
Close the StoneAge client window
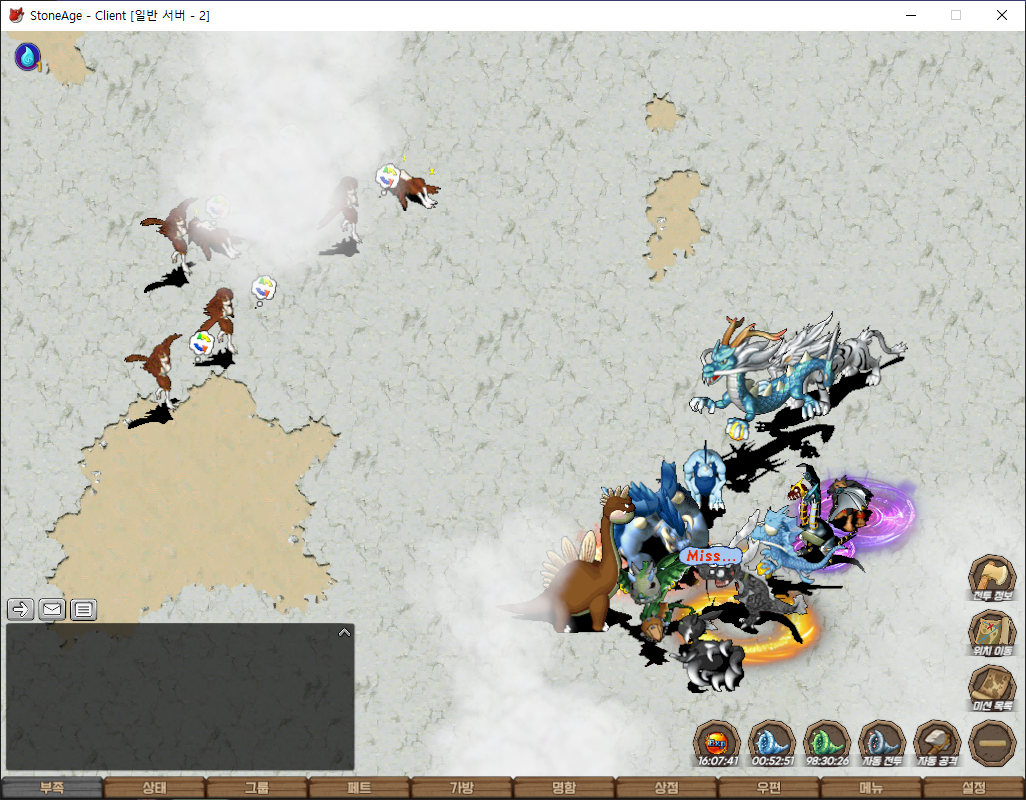pos(1001,15)
